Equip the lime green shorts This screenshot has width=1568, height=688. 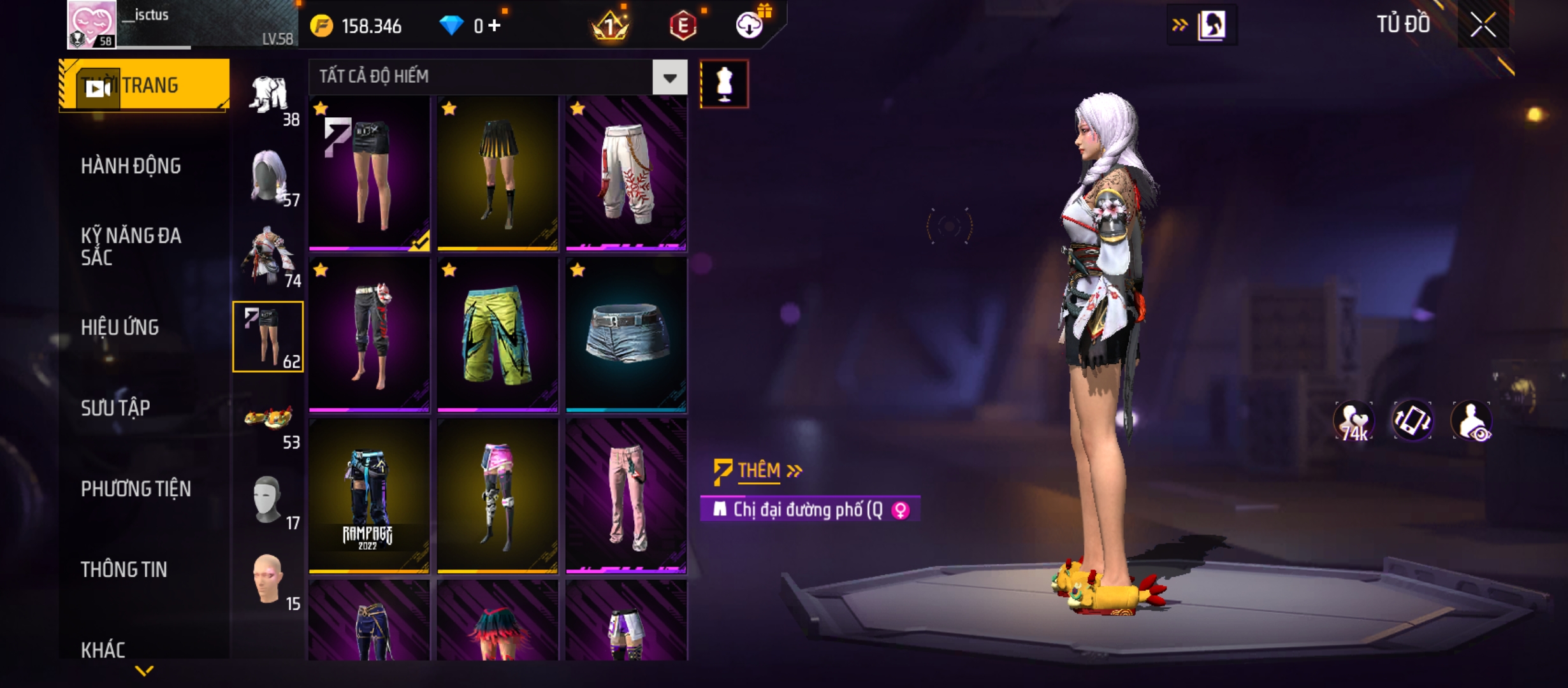(x=497, y=335)
